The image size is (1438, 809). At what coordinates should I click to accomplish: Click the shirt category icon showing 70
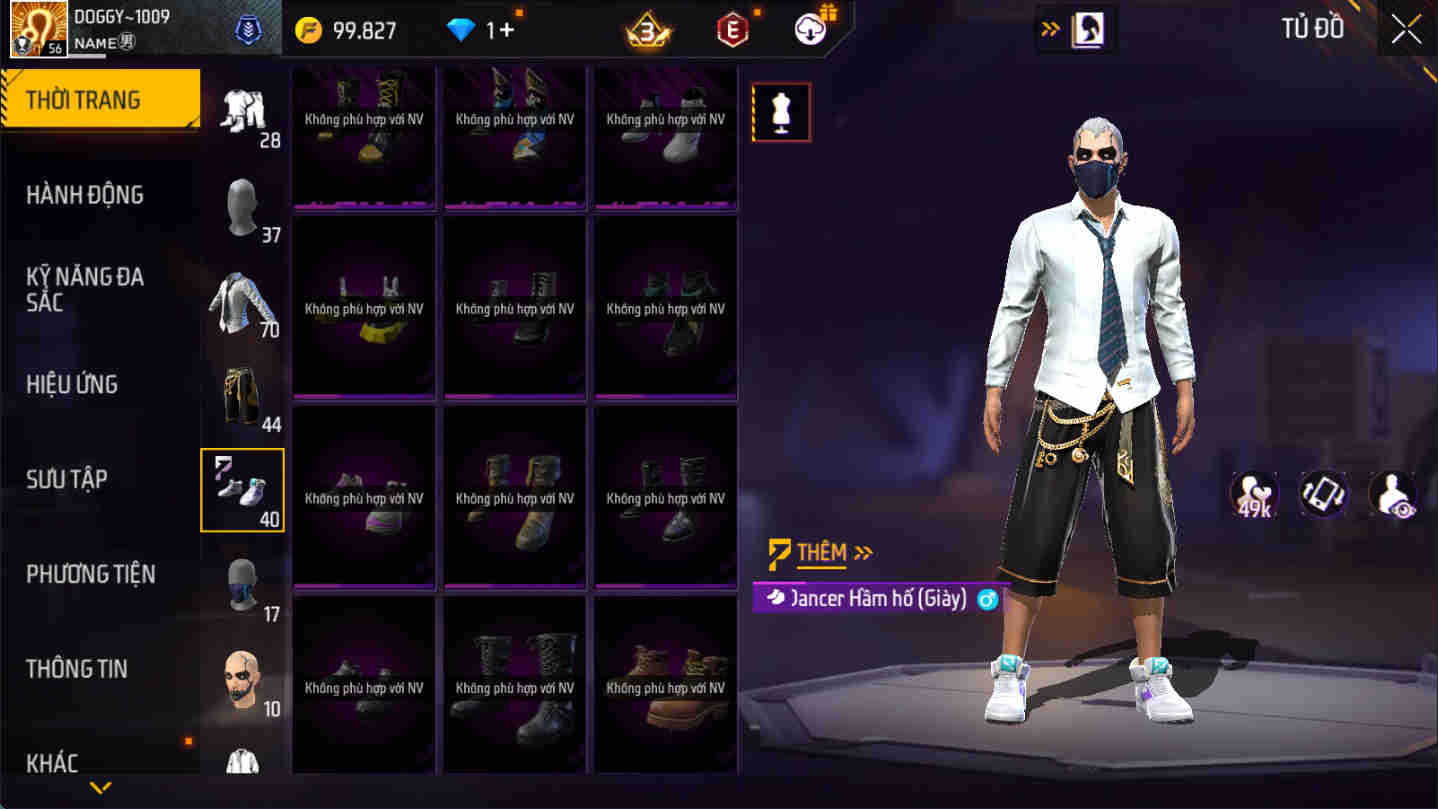point(242,302)
